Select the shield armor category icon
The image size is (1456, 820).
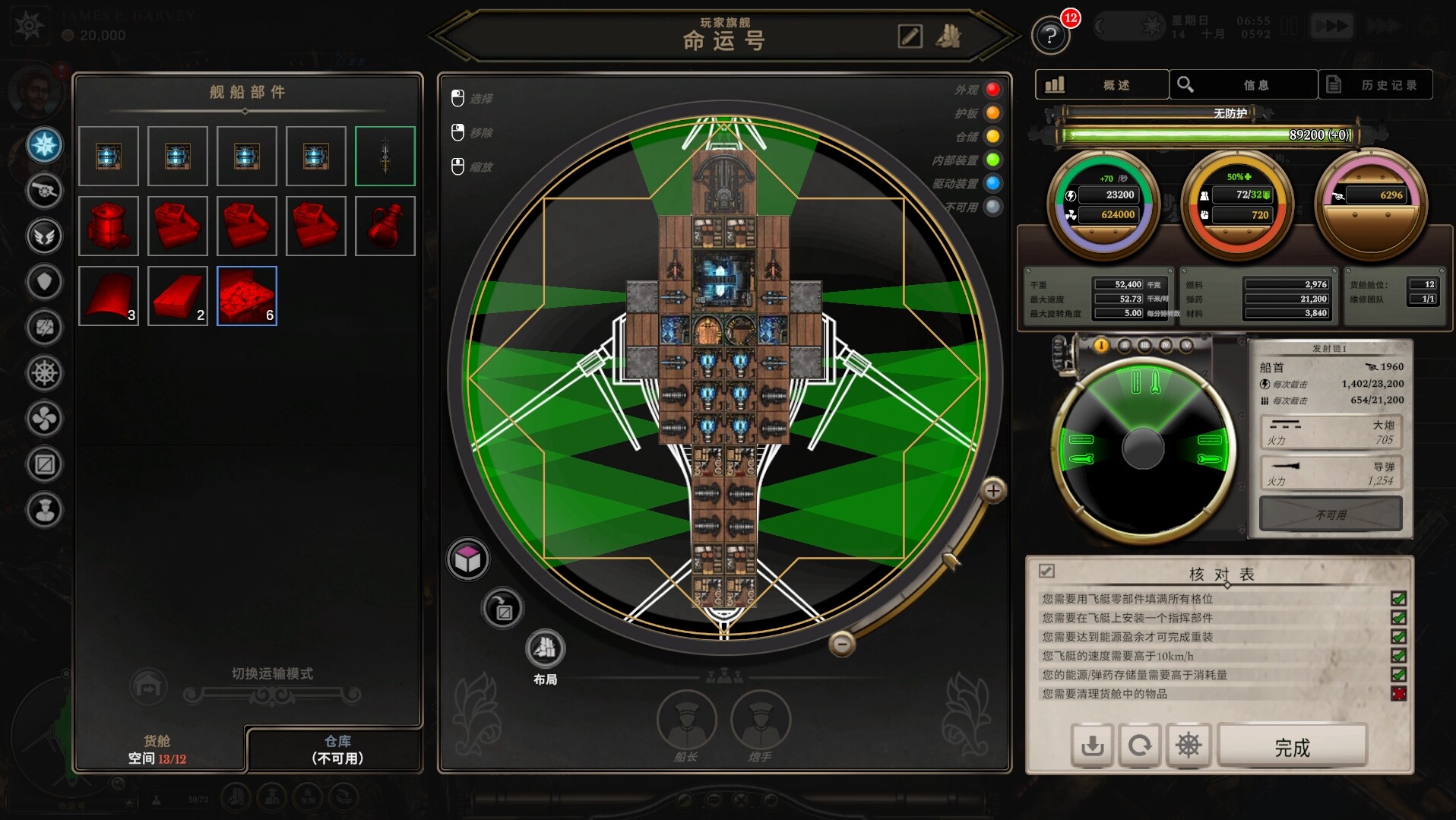click(x=44, y=280)
